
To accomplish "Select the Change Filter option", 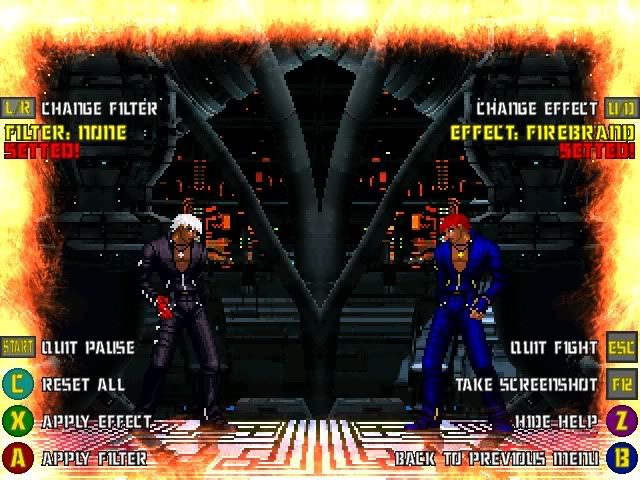I will (x=98, y=108).
